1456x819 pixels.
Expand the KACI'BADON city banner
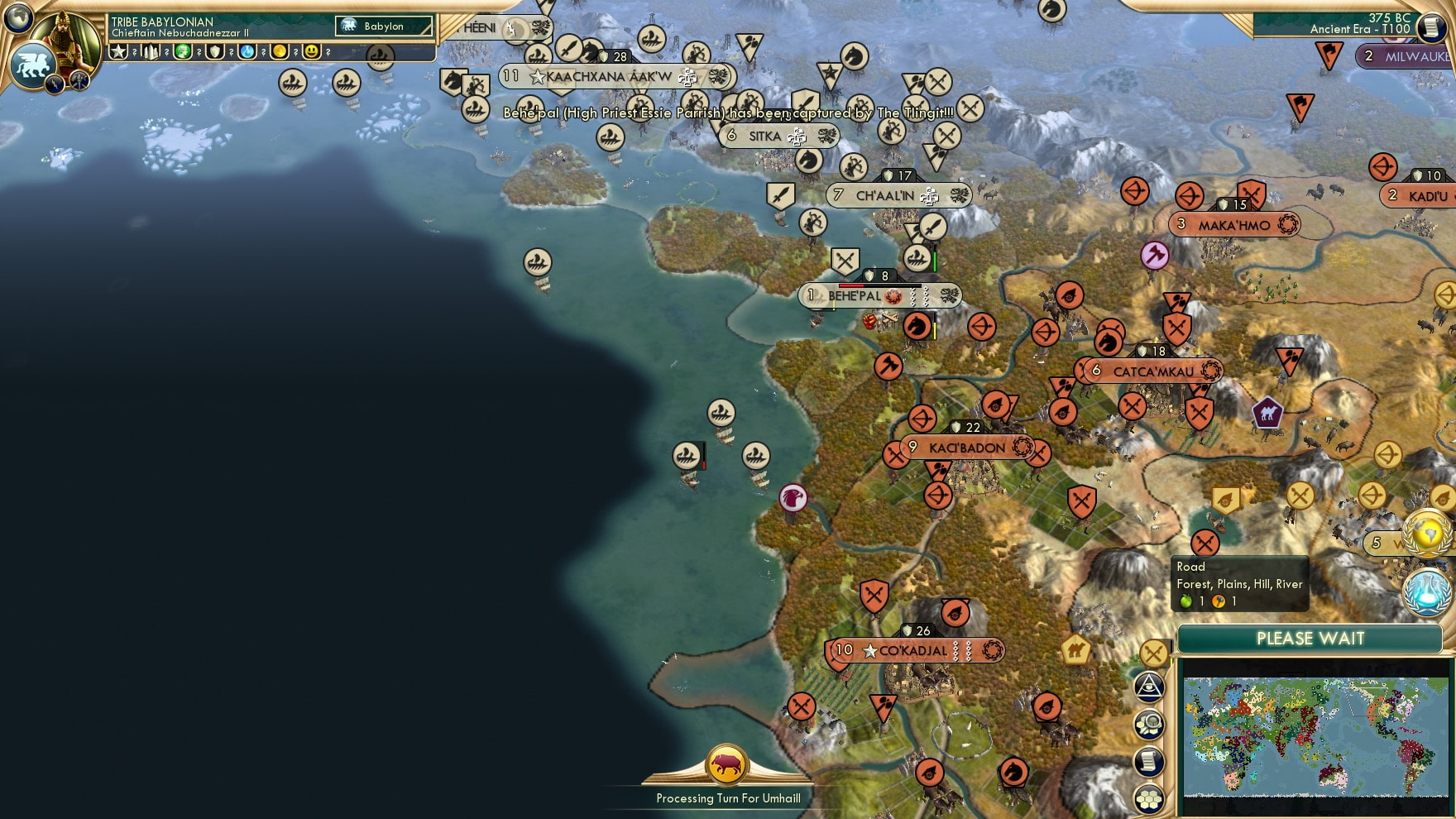click(970, 449)
